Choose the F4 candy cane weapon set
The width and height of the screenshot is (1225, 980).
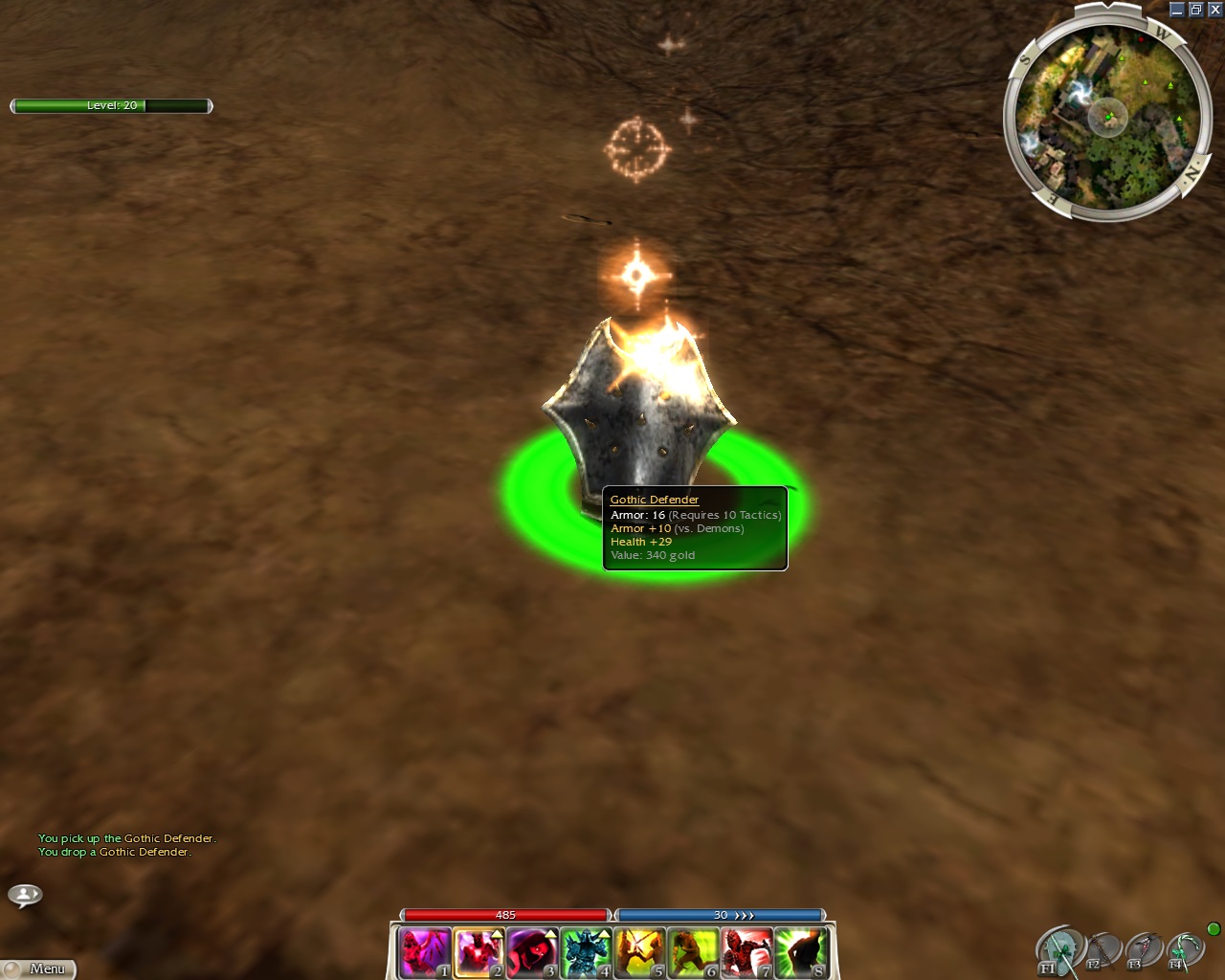tap(1184, 951)
